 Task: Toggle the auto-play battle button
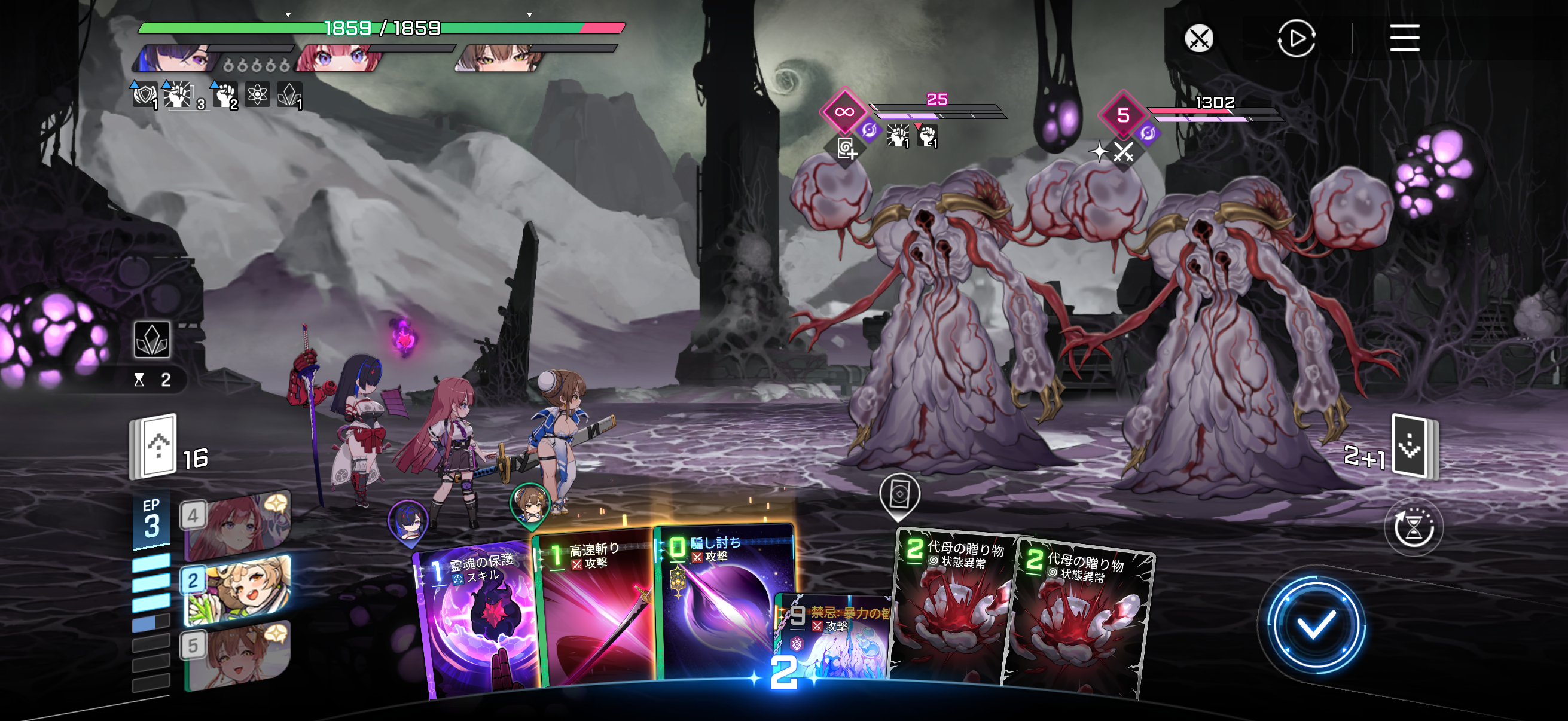[x=1295, y=38]
